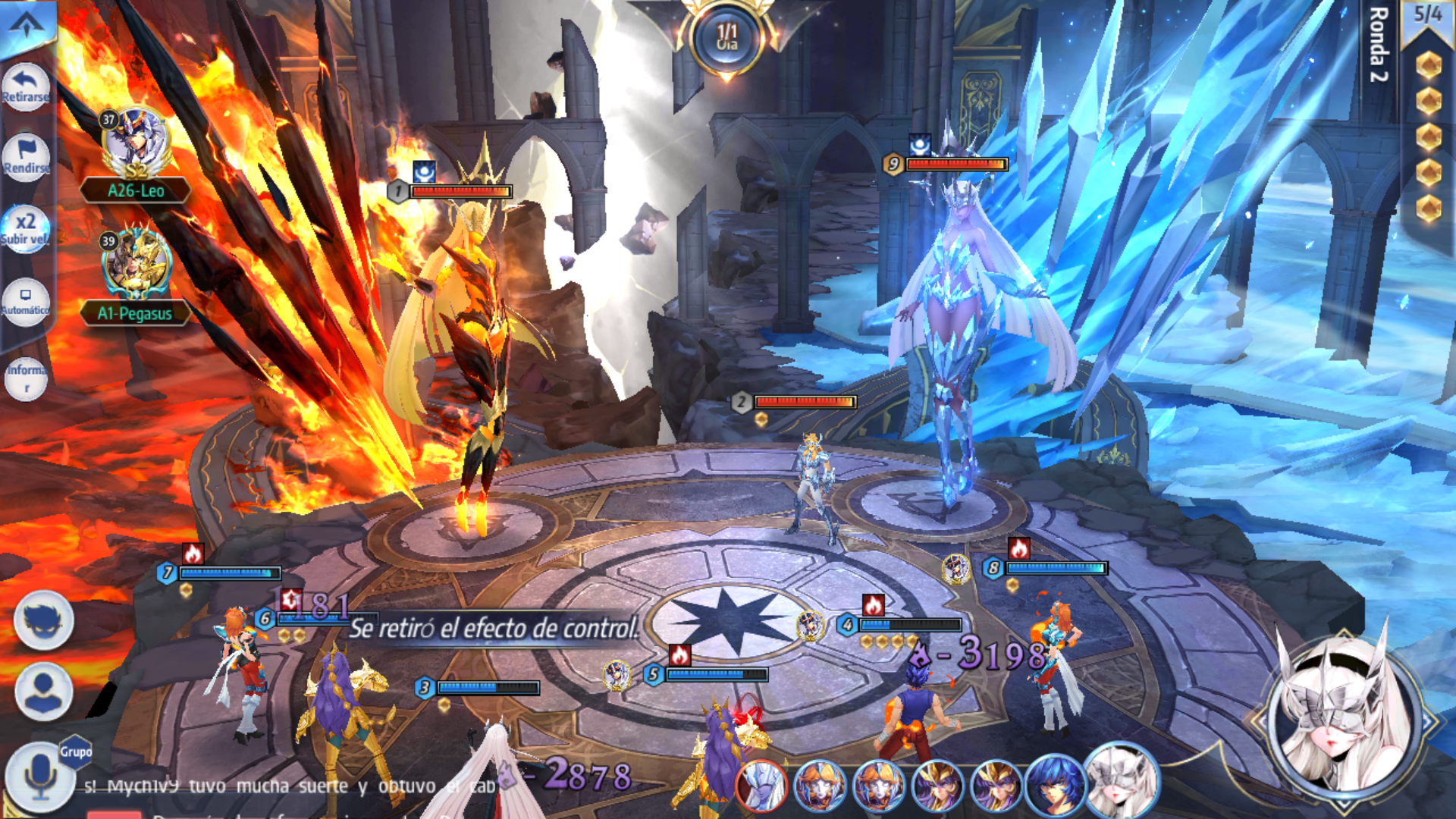Open the player silhouette profile button

pyautogui.click(x=43, y=691)
